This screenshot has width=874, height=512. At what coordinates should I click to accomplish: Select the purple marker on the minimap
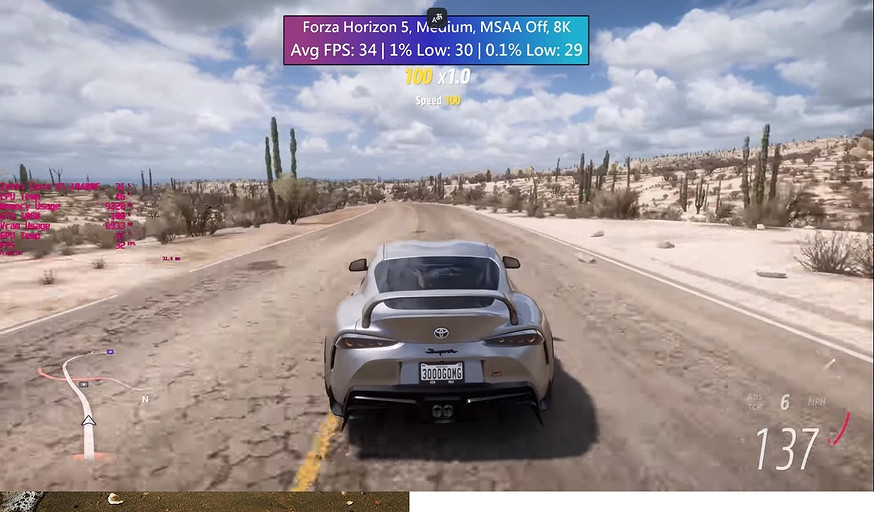click(110, 352)
